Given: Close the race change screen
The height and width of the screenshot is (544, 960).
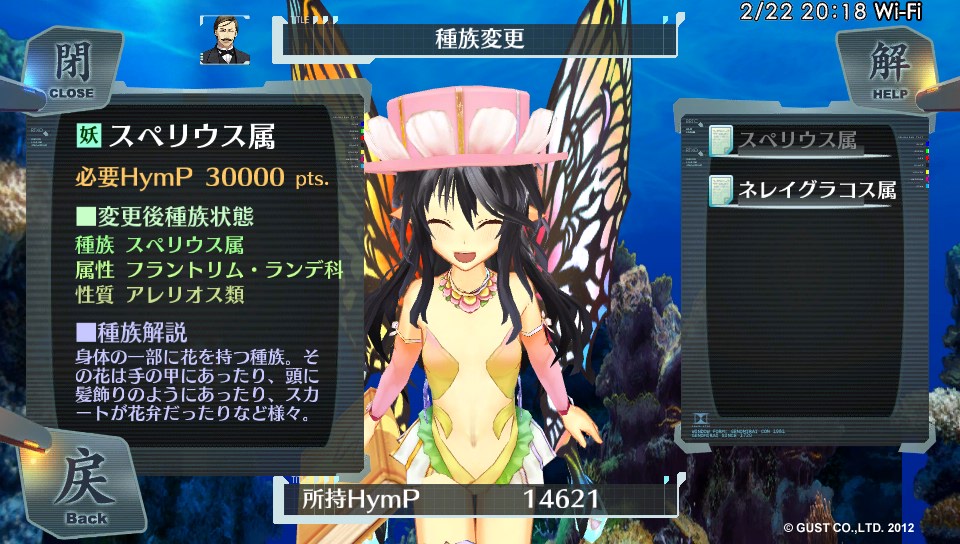Looking at the screenshot, I should point(72,70).
